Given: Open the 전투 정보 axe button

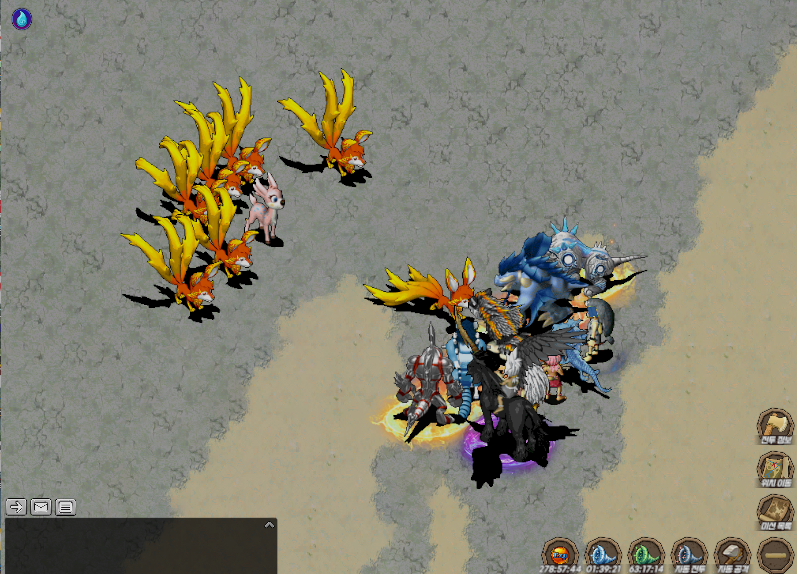Looking at the screenshot, I should coord(774,425).
